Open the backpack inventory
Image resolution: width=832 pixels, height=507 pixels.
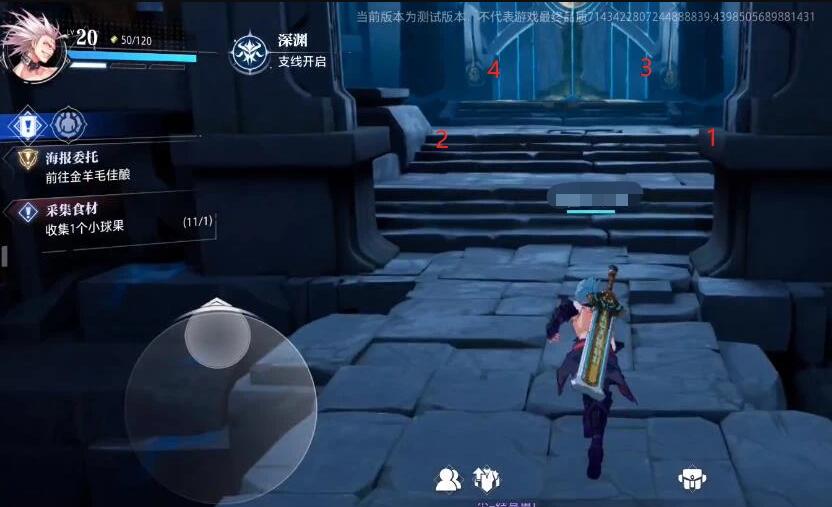[x=690, y=479]
